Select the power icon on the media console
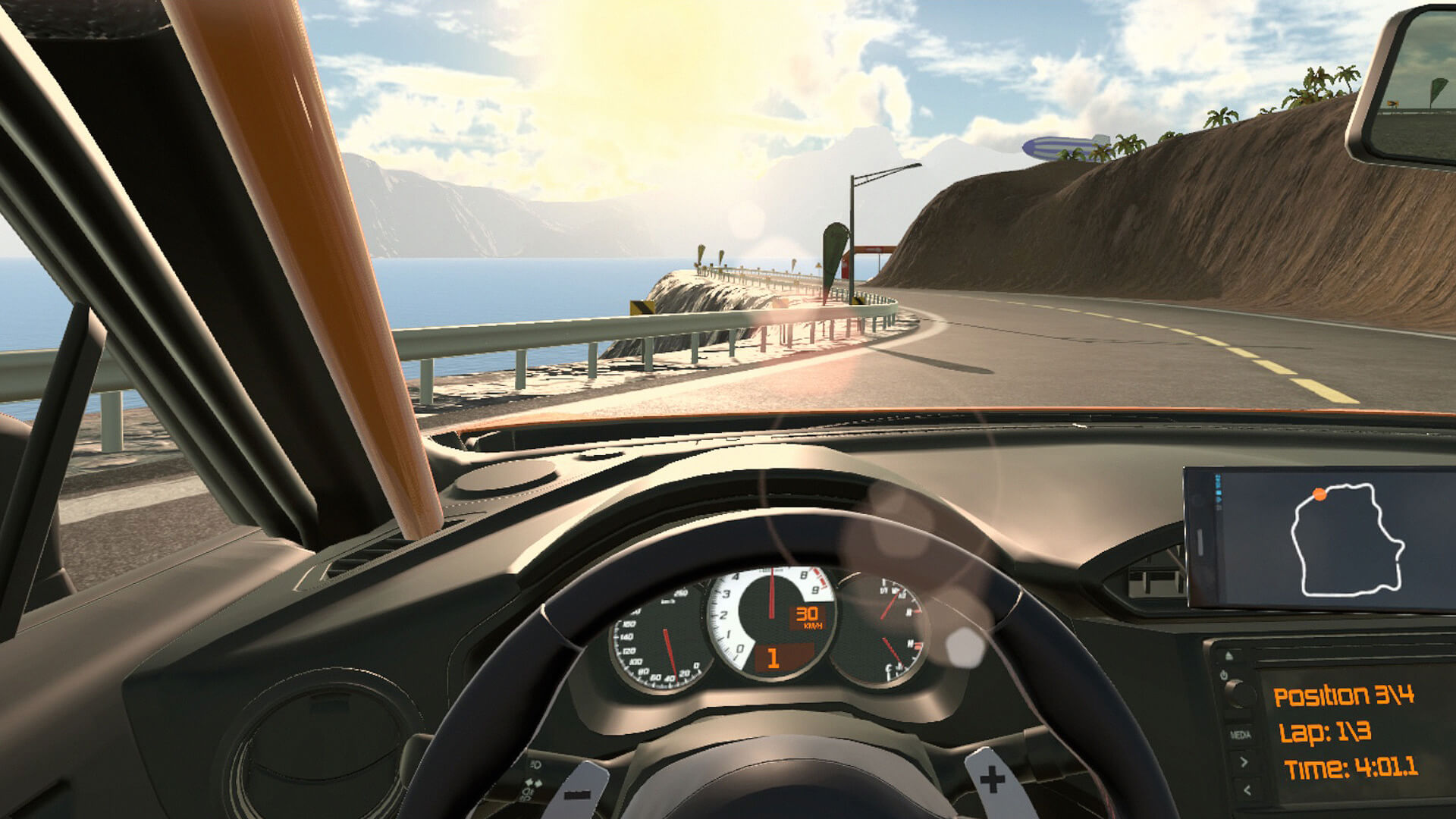The image size is (1456, 819). 1224,675
